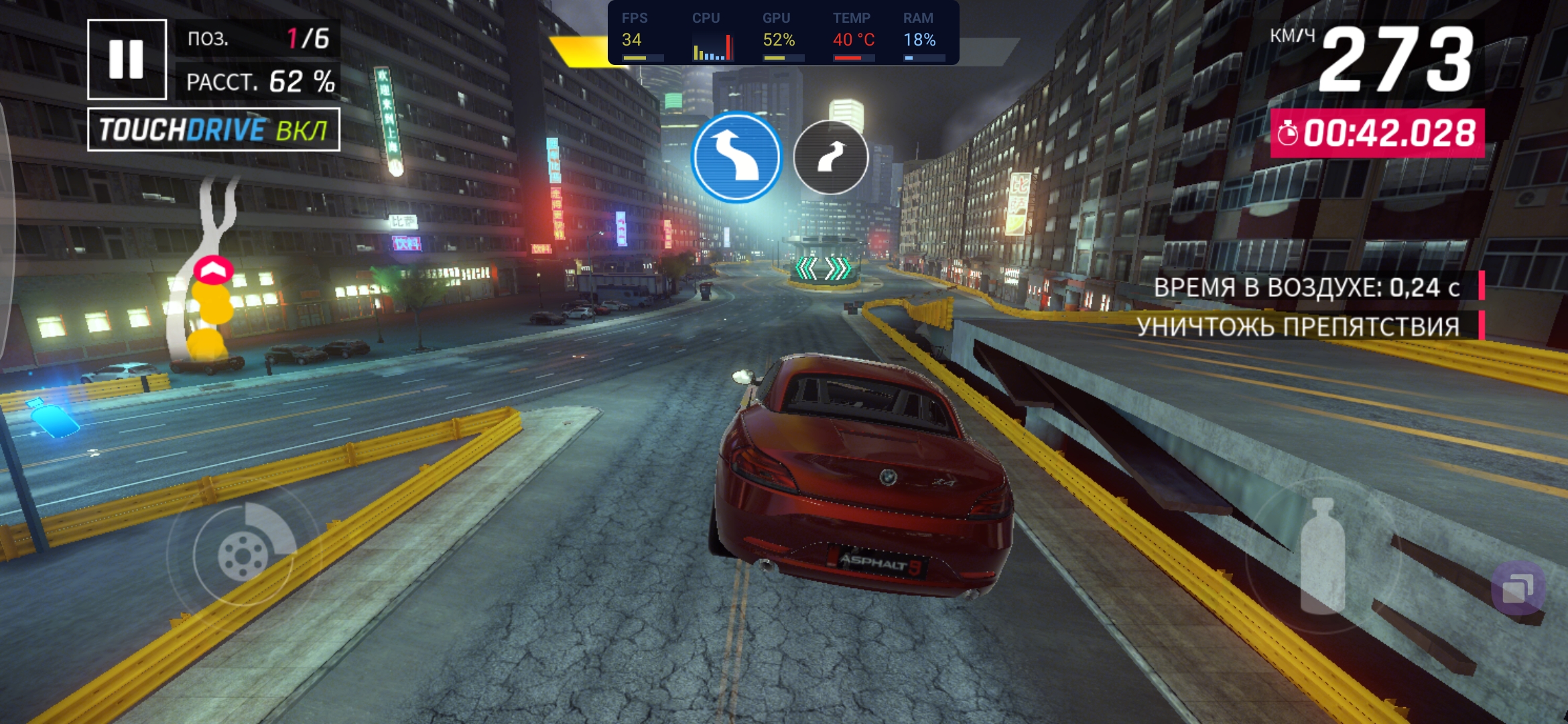Viewport: 1568px width, 724px height.
Task: Select the dark right-route arrow
Action: pos(831,158)
